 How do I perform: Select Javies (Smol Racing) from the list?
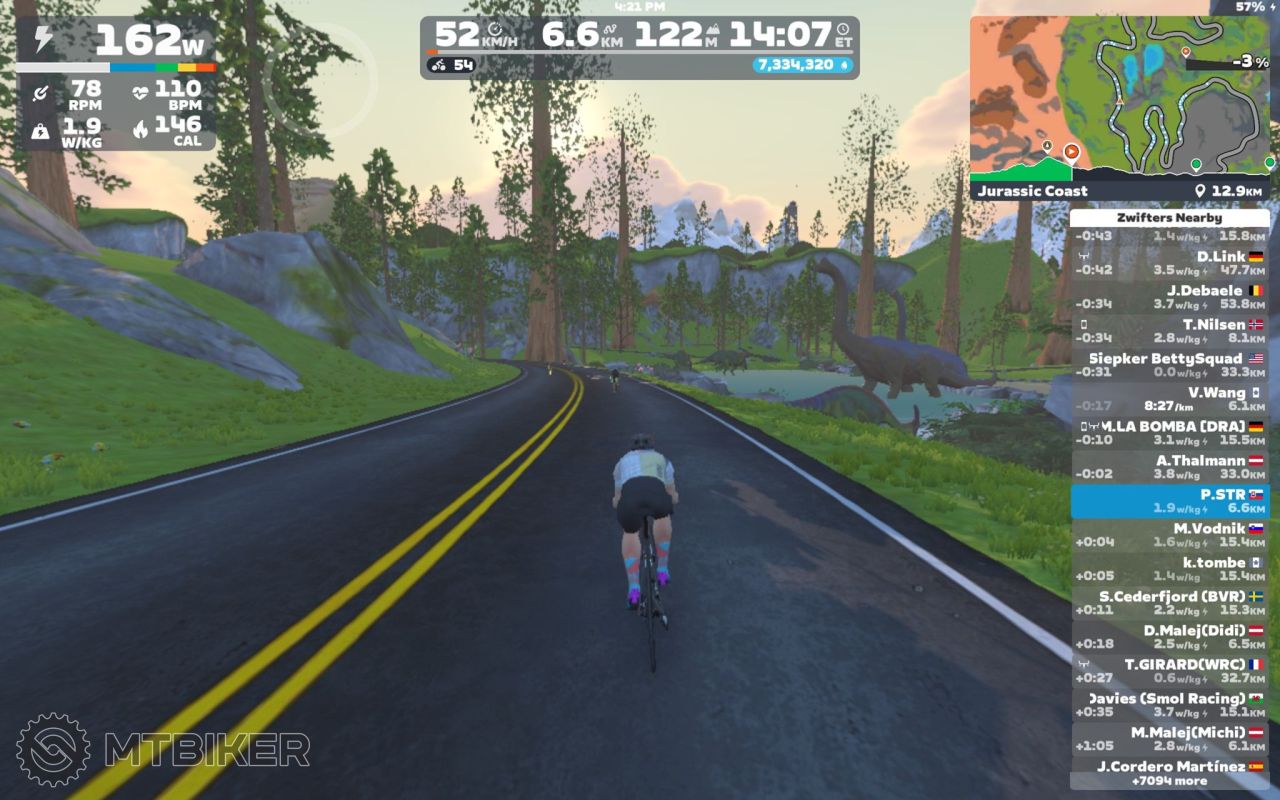1169,705
